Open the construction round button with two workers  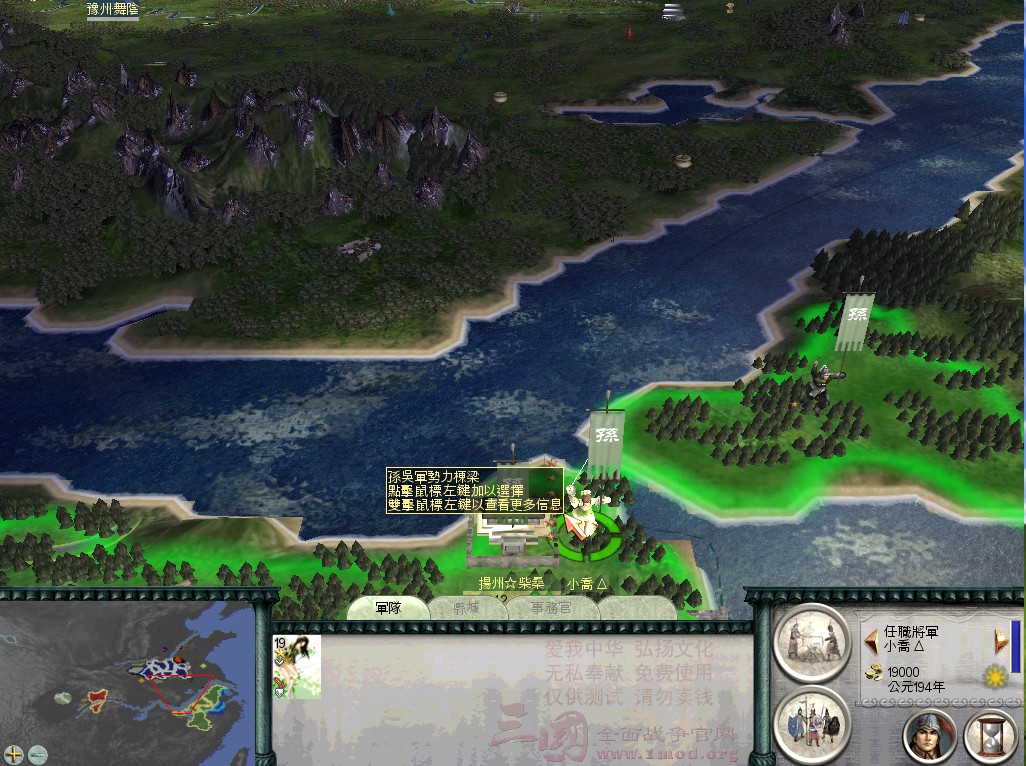(812, 643)
